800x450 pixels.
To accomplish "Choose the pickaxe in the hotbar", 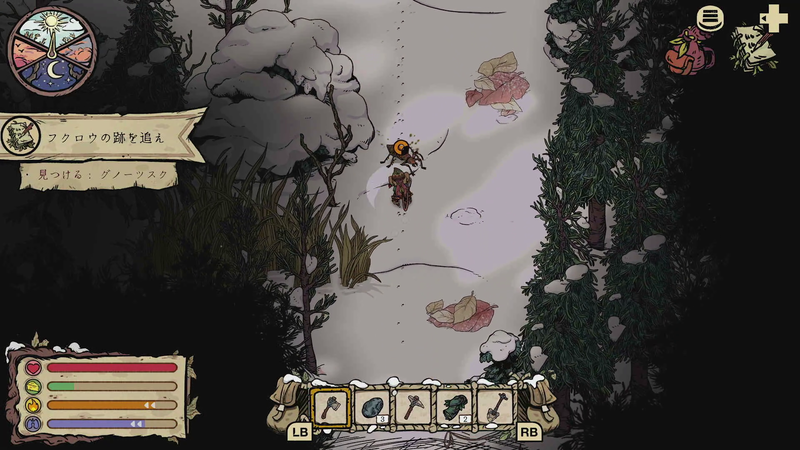I will 412,407.
